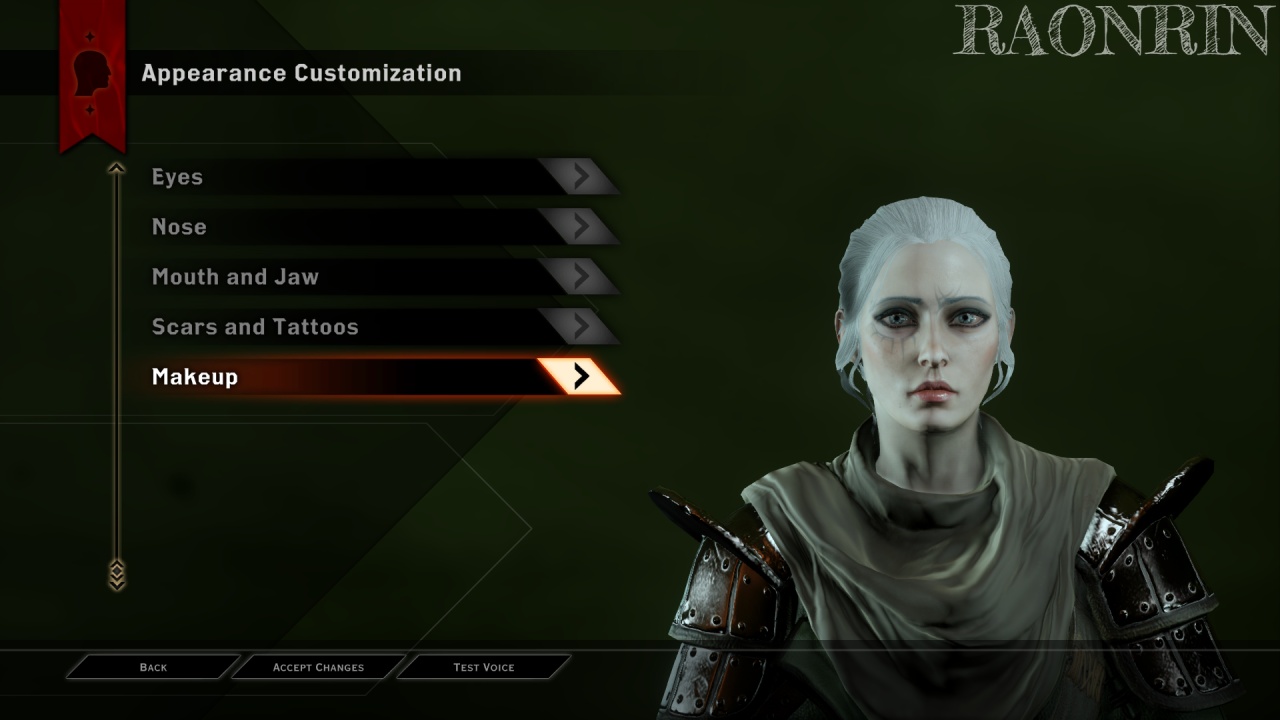
Task: Click the scroll-up arrow above the list
Action: point(117,169)
